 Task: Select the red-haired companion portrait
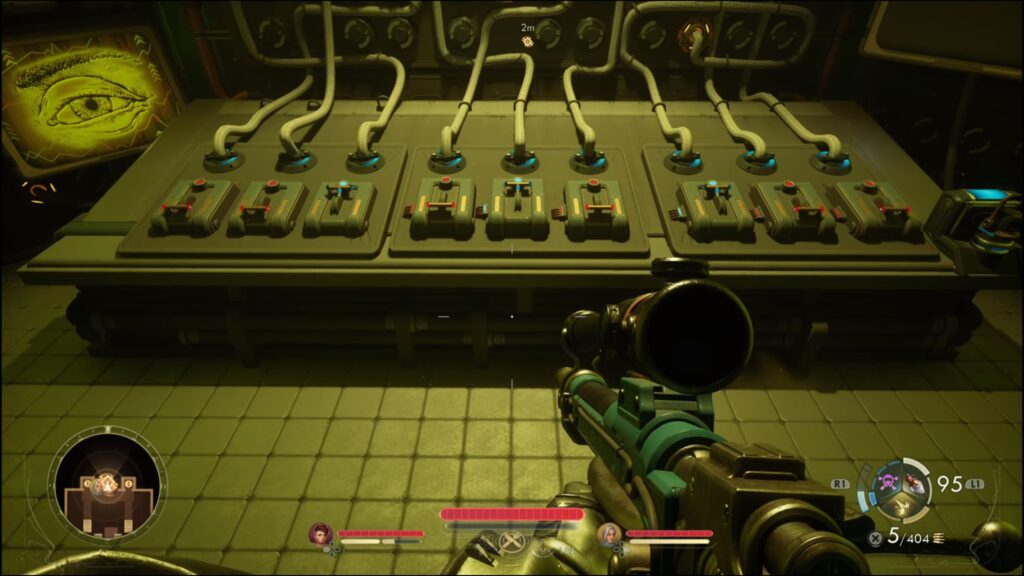321,533
